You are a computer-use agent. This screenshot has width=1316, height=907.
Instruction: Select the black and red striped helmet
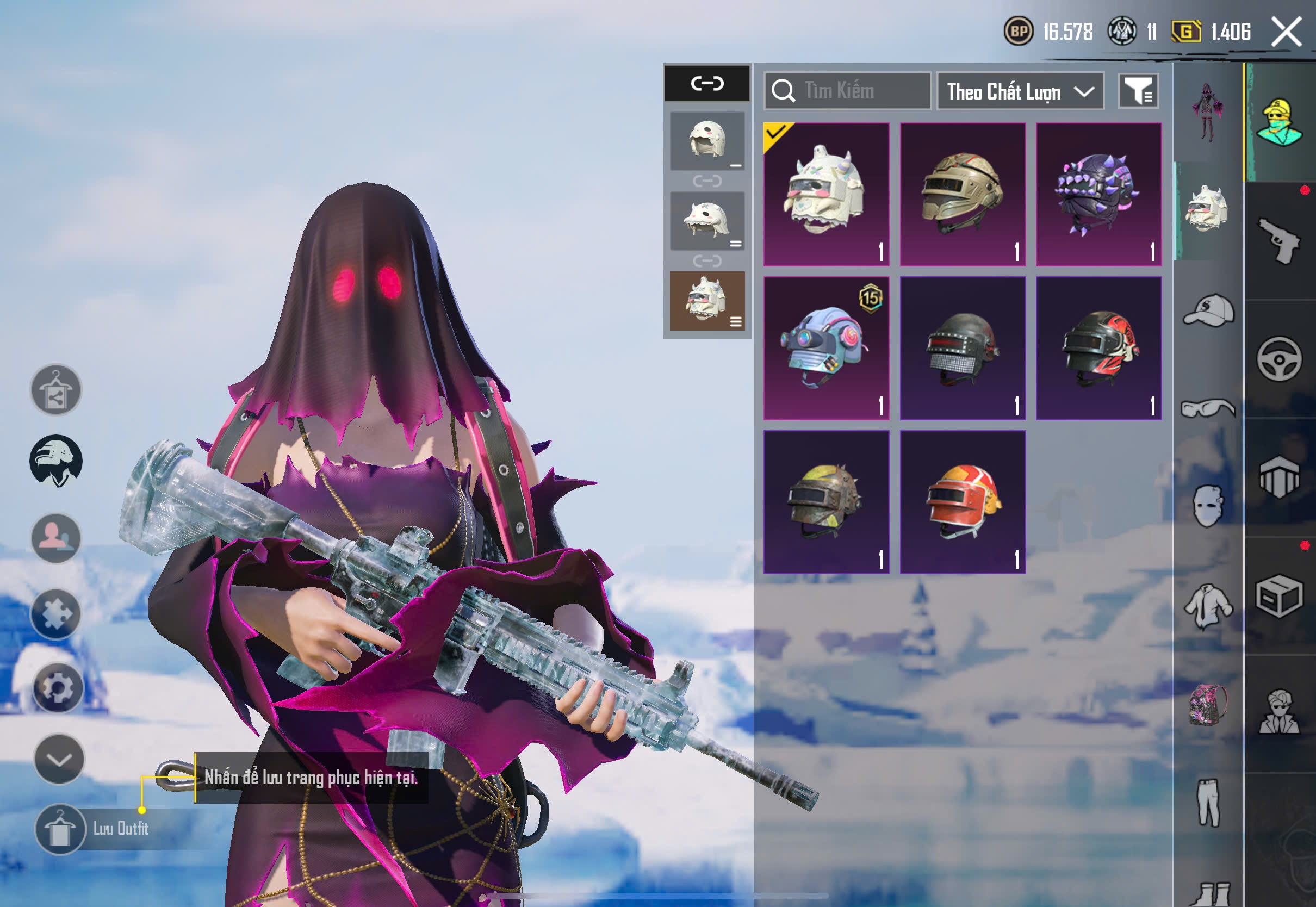pyautogui.click(x=1098, y=349)
